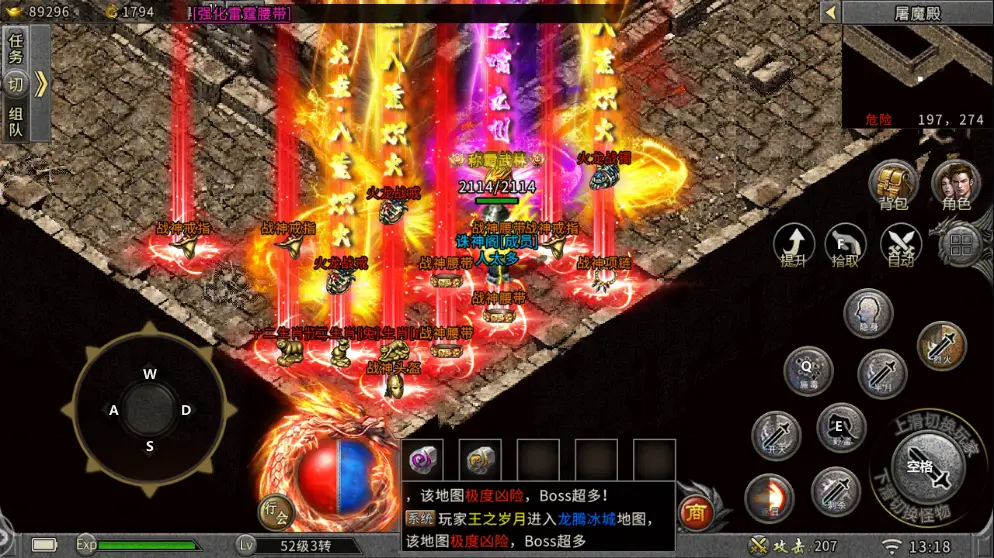Image resolution: width=994 pixels, height=558 pixels.
Task: Collapse the minimap with the arrow button
Action: click(829, 12)
